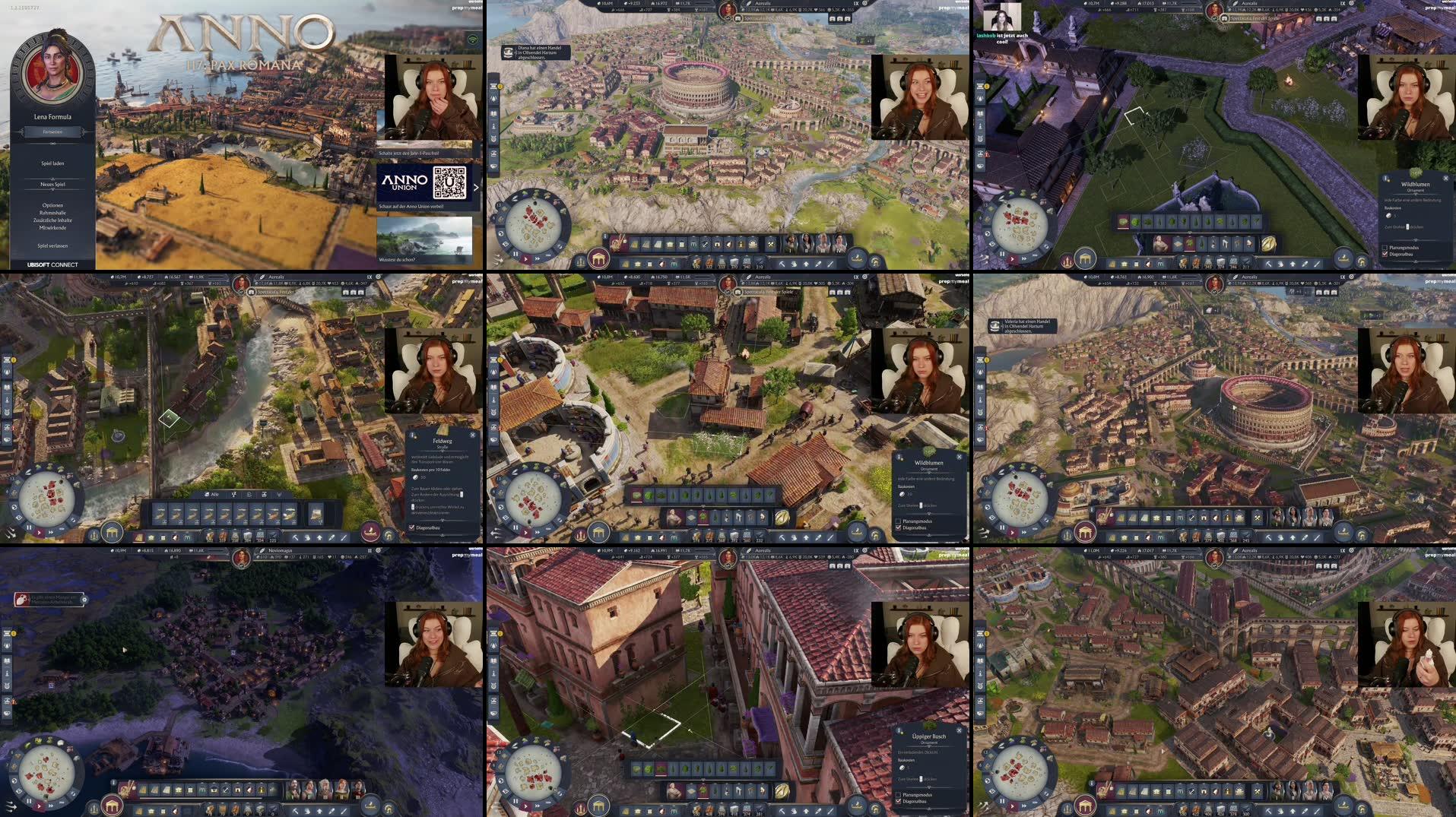Close the Üppiger Busch info panel
The image size is (1456, 817).
coord(960,730)
